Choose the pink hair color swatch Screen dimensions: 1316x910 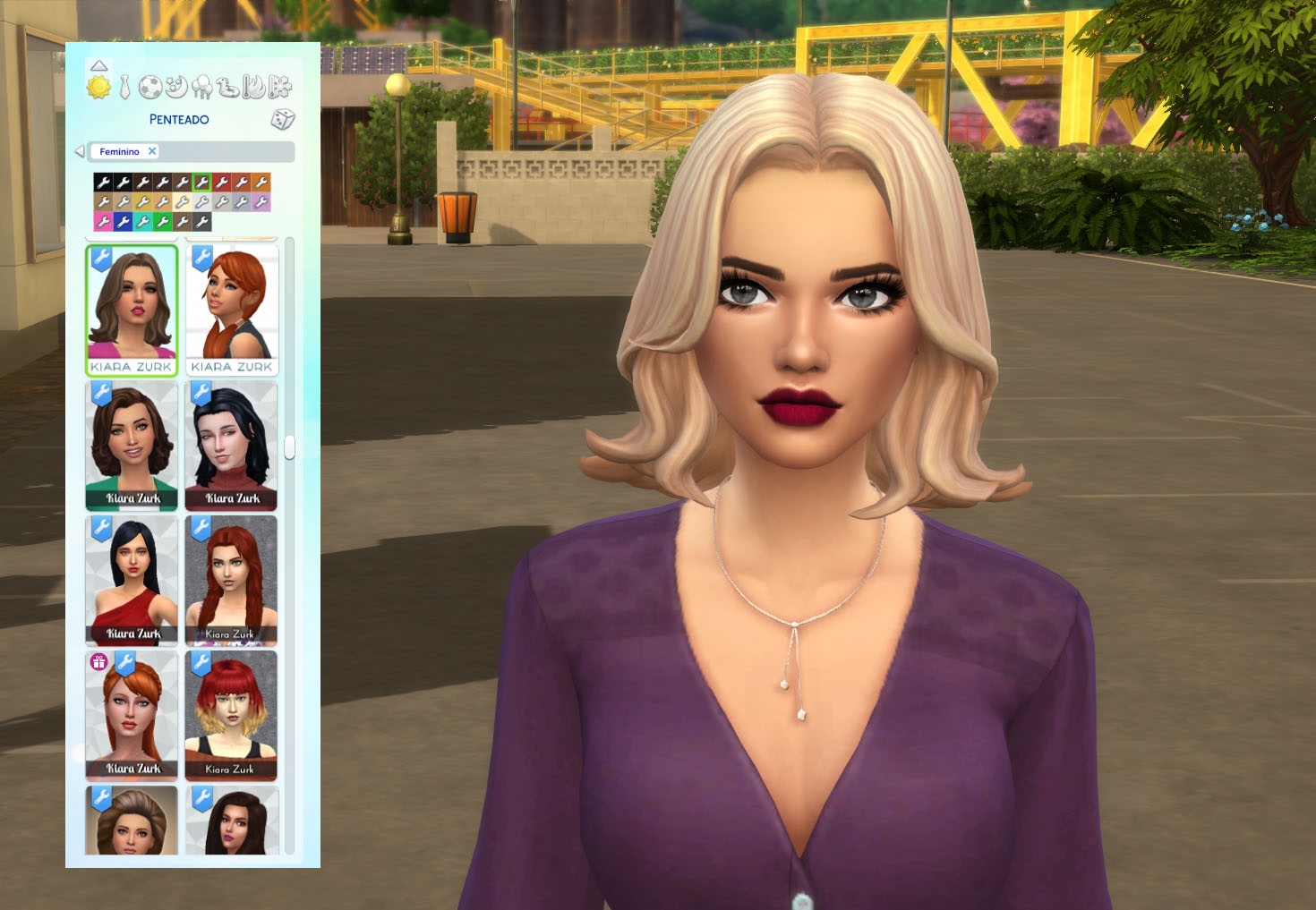coord(103,223)
